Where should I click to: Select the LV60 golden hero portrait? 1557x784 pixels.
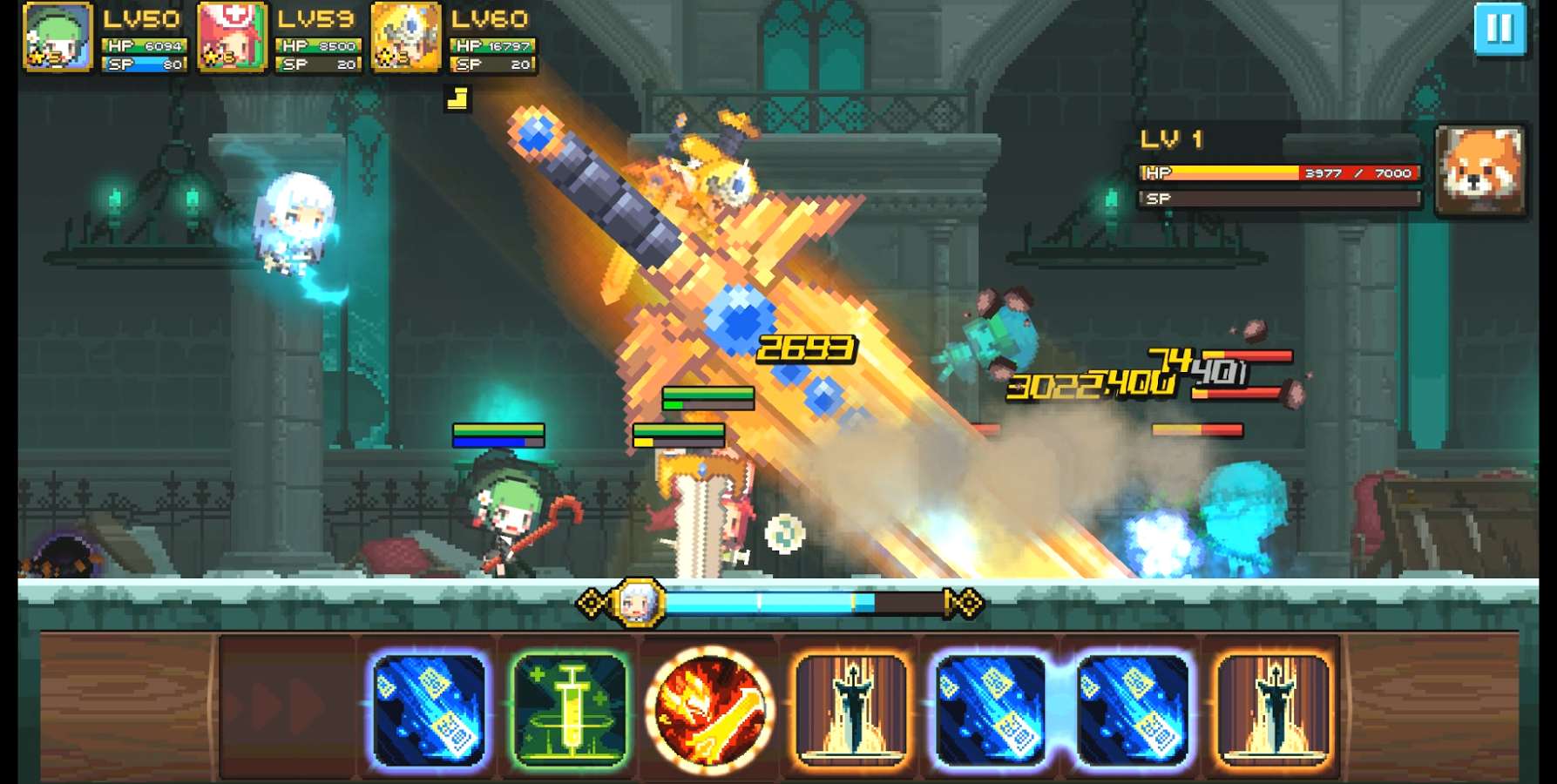click(x=405, y=37)
